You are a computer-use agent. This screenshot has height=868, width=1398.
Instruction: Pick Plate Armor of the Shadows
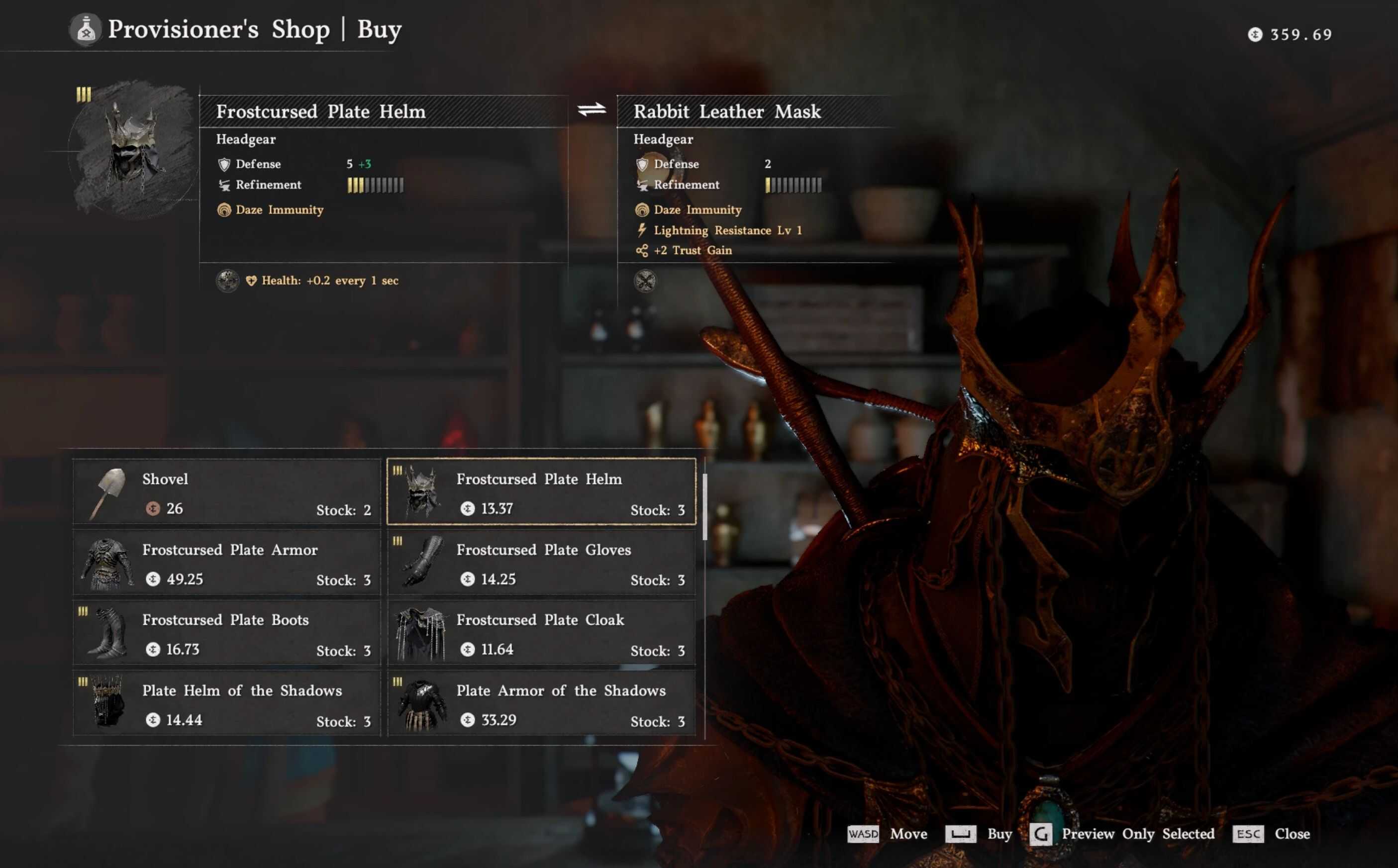click(x=541, y=704)
